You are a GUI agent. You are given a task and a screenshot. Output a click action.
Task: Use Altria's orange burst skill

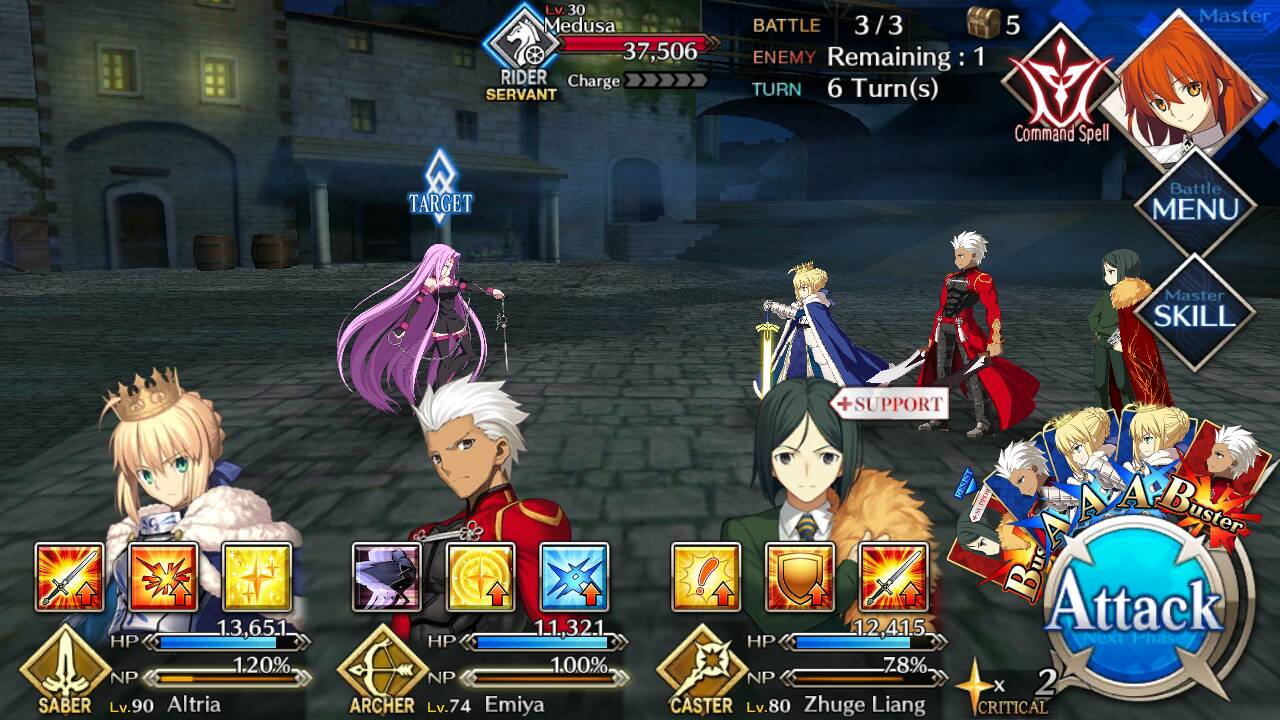click(x=163, y=577)
